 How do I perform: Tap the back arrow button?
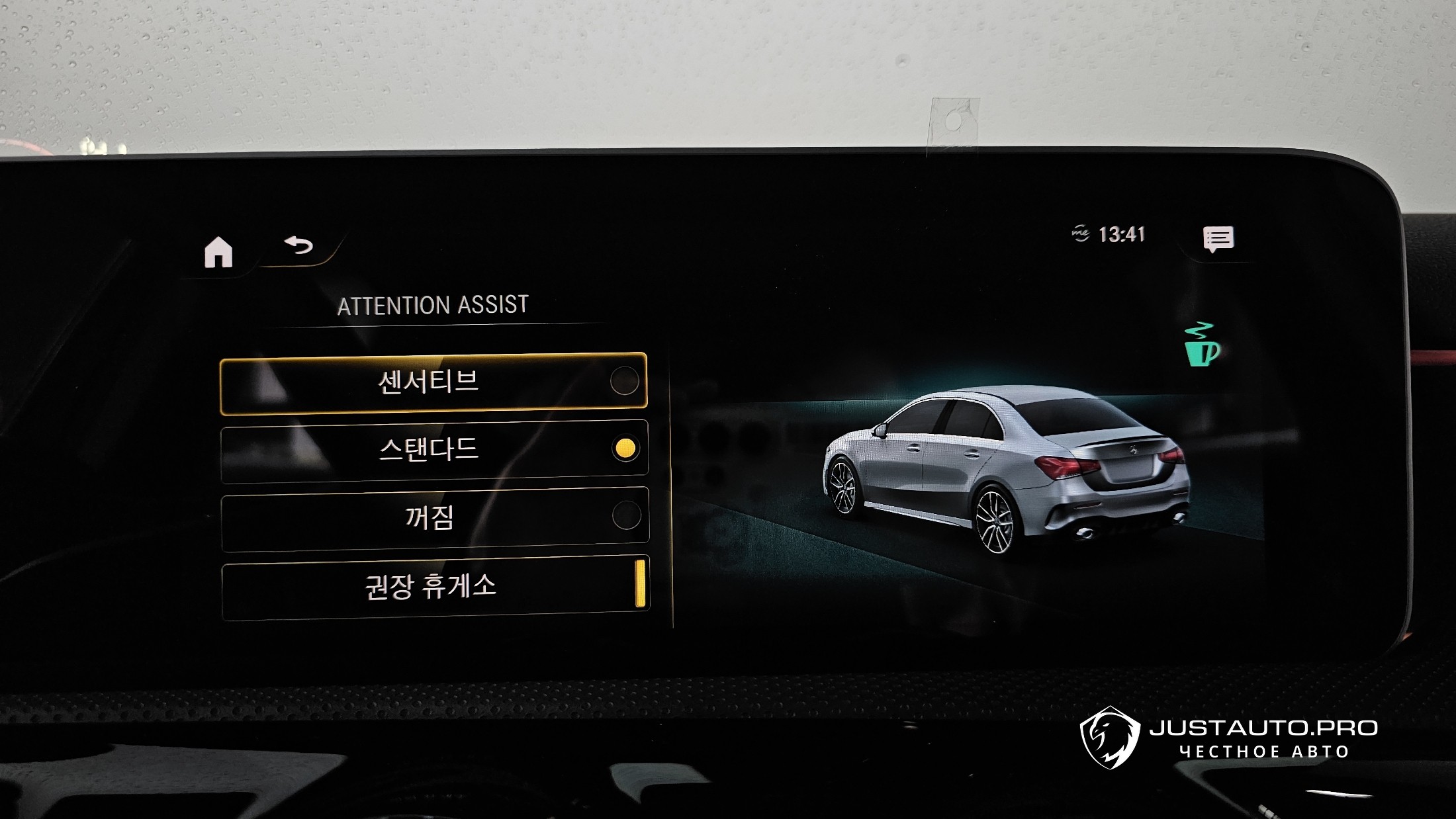[x=298, y=246]
